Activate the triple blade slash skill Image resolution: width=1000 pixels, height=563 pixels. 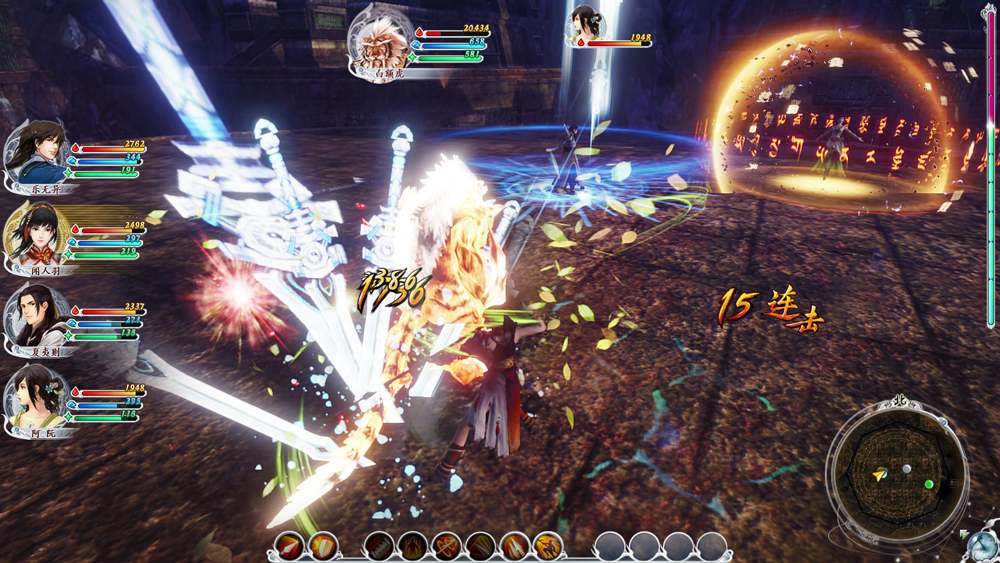pos(480,546)
